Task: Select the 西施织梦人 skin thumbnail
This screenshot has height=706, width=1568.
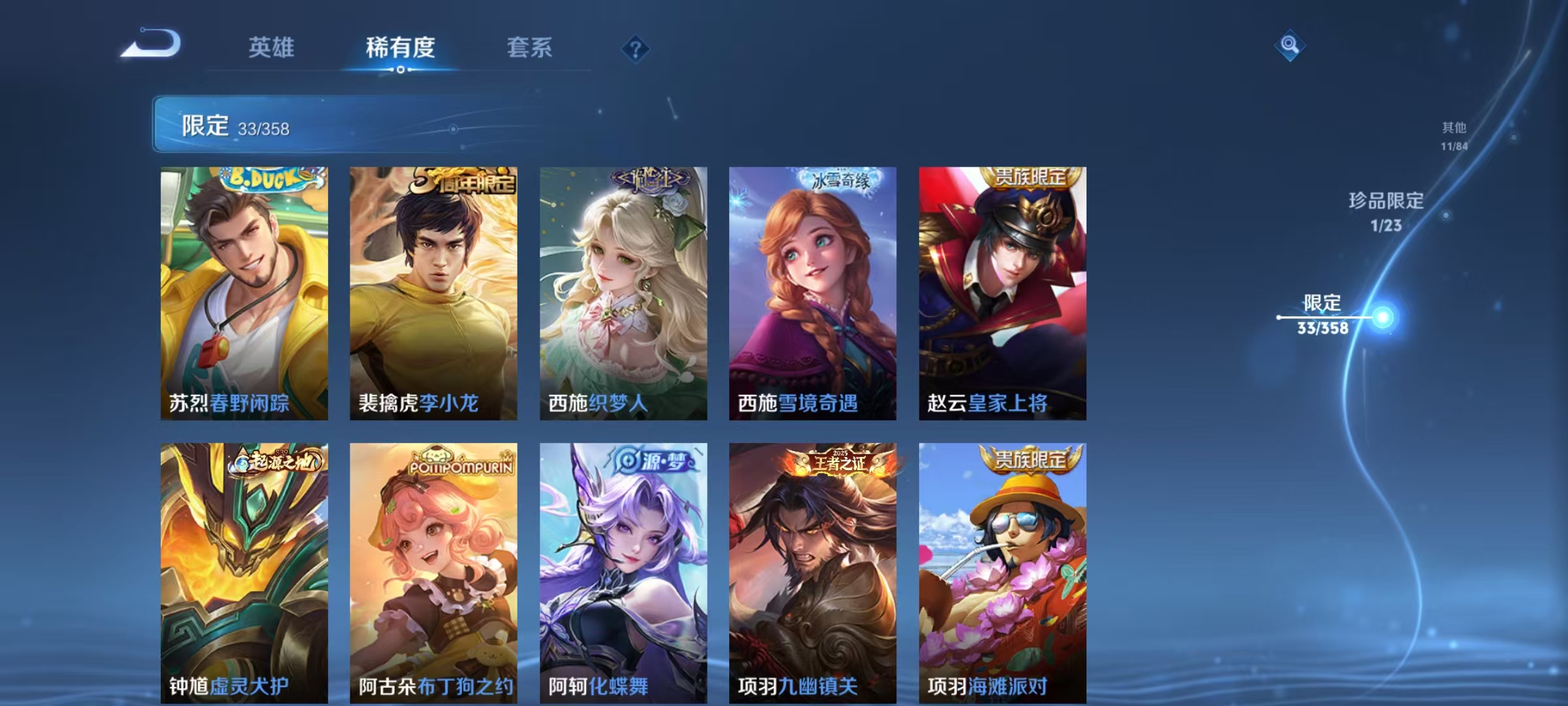Action: point(622,288)
